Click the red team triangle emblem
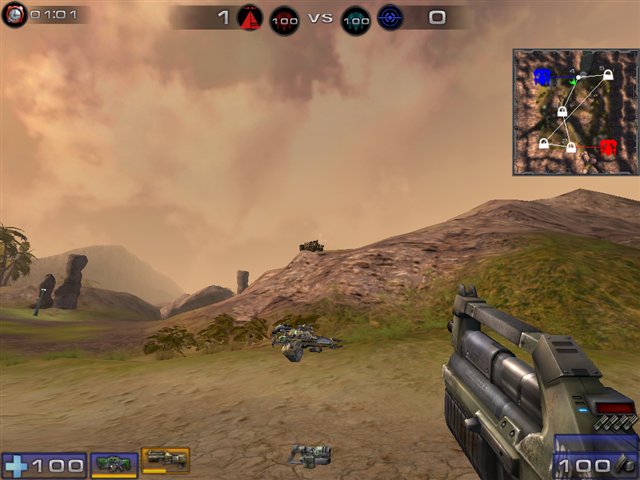The image size is (640, 480). coord(249,17)
